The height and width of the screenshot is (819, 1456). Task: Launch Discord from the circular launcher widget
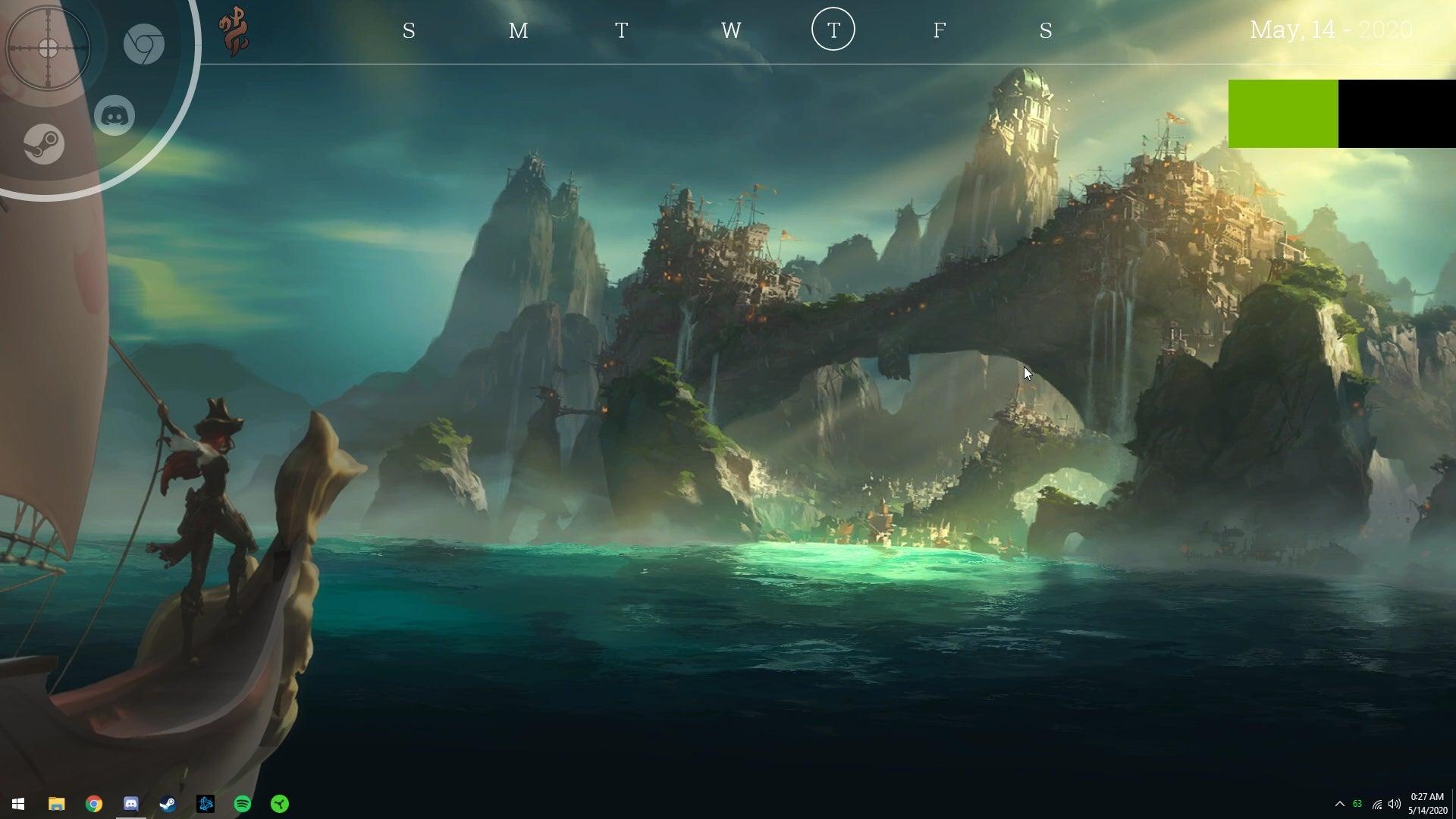pyautogui.click(x=115, y=115)
